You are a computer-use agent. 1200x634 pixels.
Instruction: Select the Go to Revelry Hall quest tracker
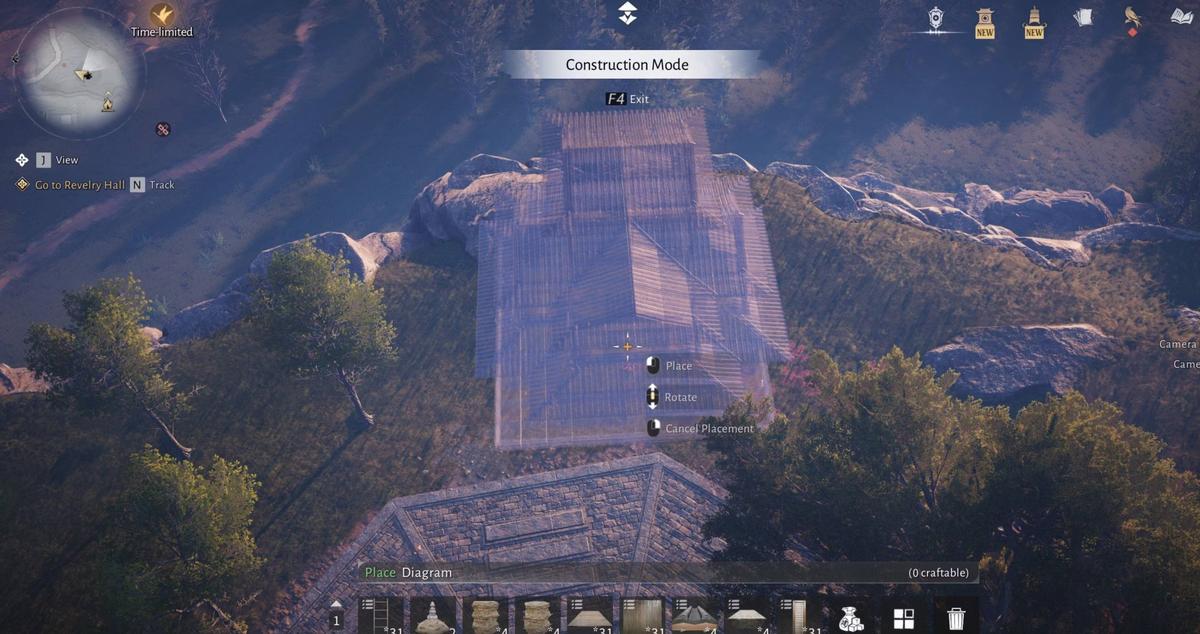79,185
